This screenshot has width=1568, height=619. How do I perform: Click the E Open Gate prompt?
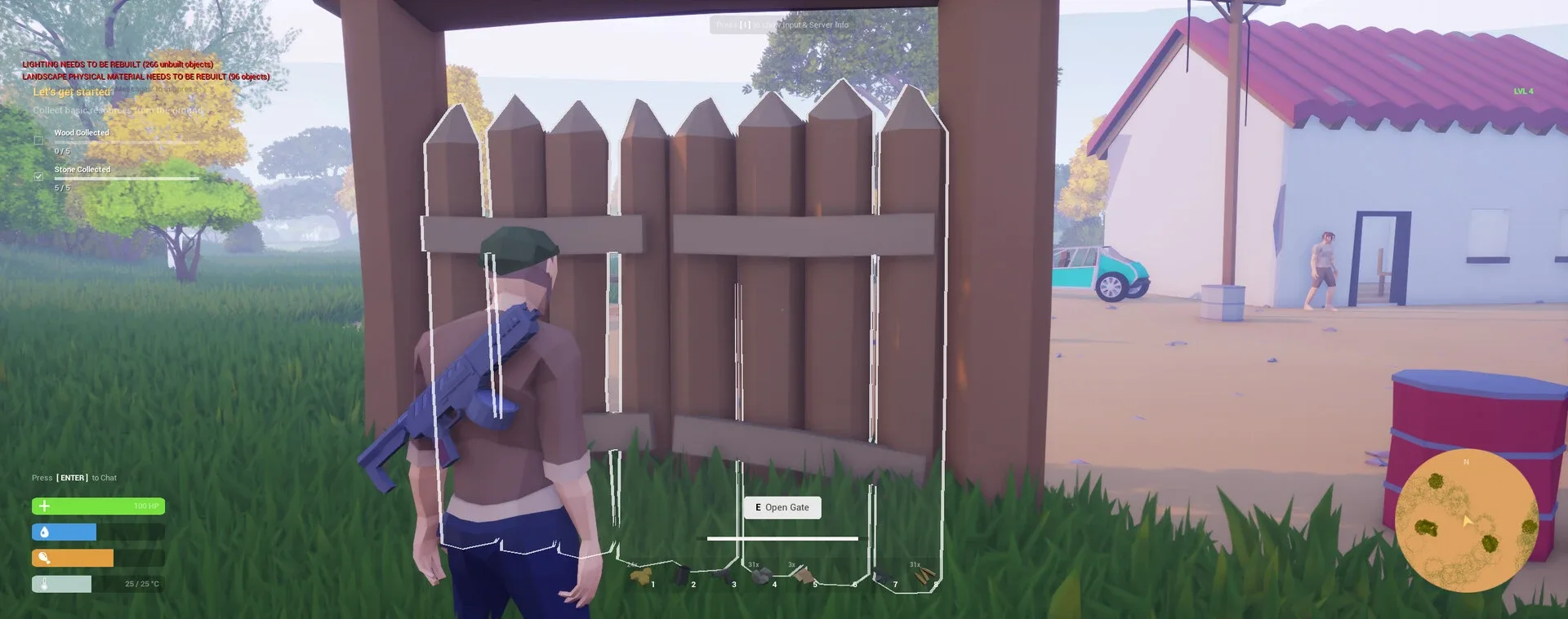pos(782,507)
